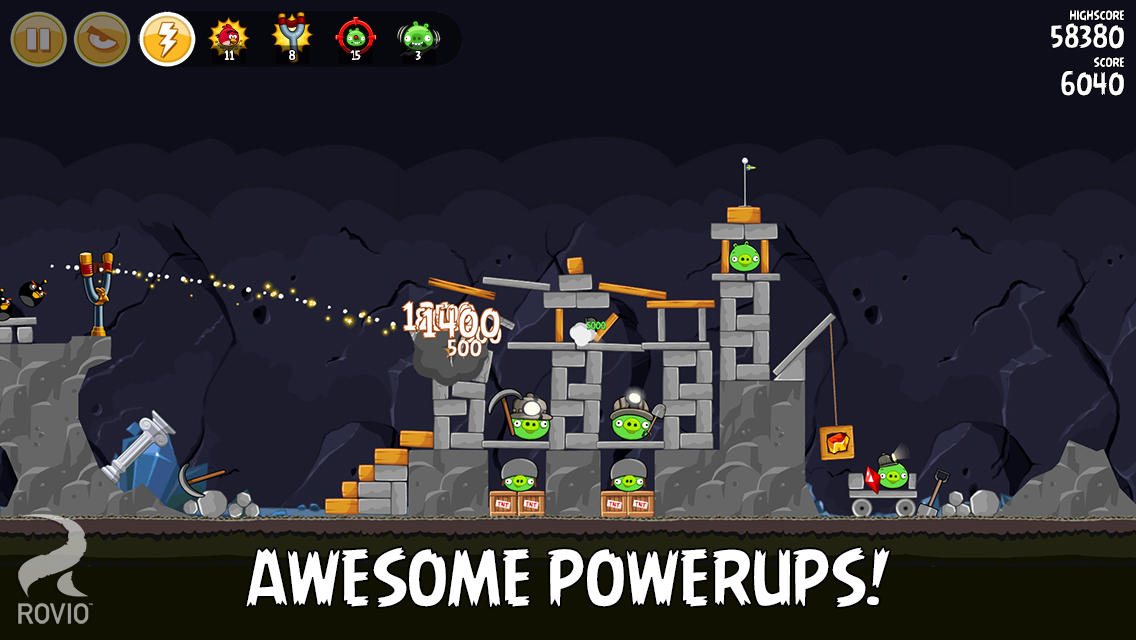
Task: Click the Rovio logo
Action: (53, 572)
